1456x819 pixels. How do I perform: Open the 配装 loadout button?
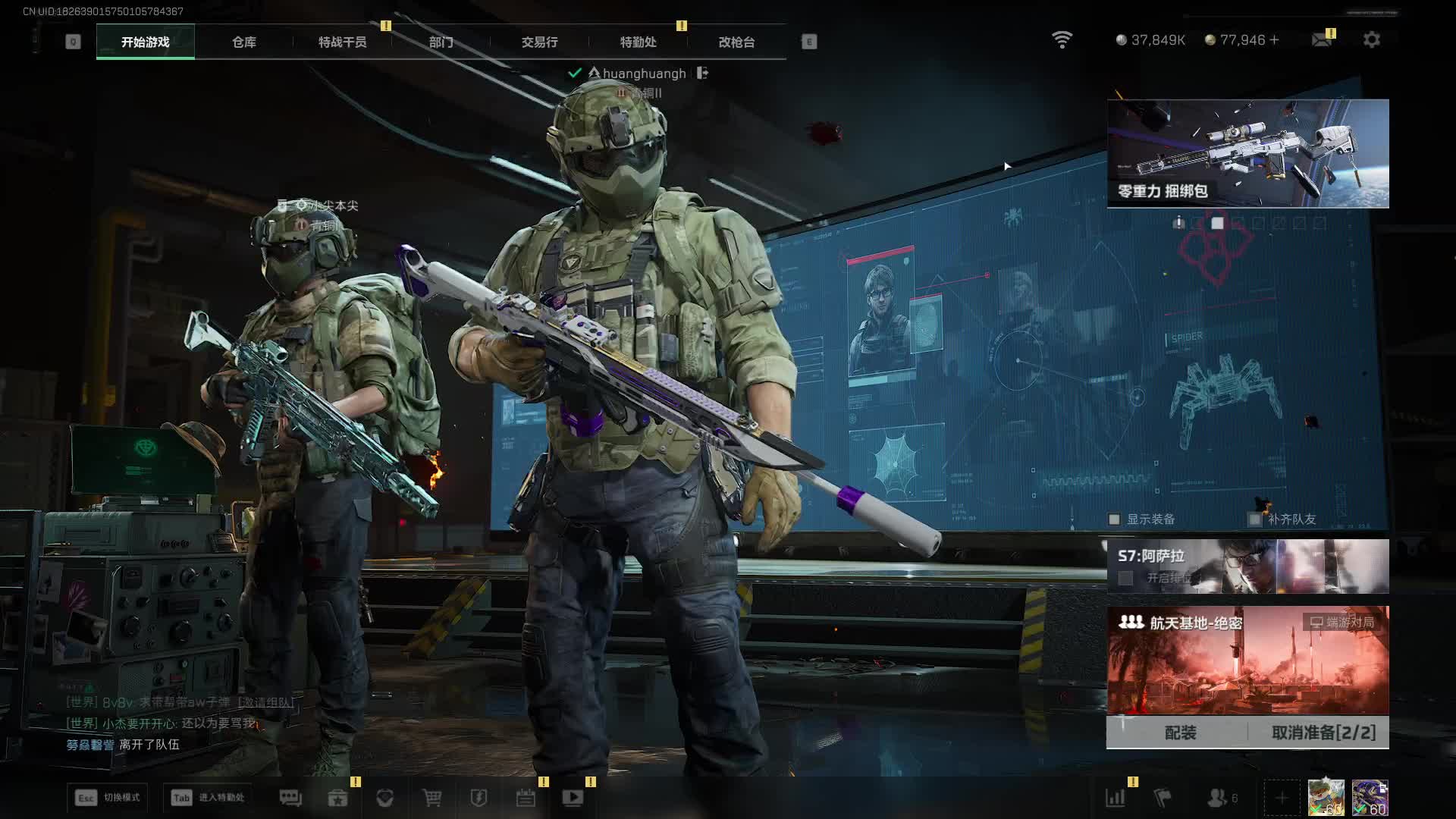coord(1180,733)
